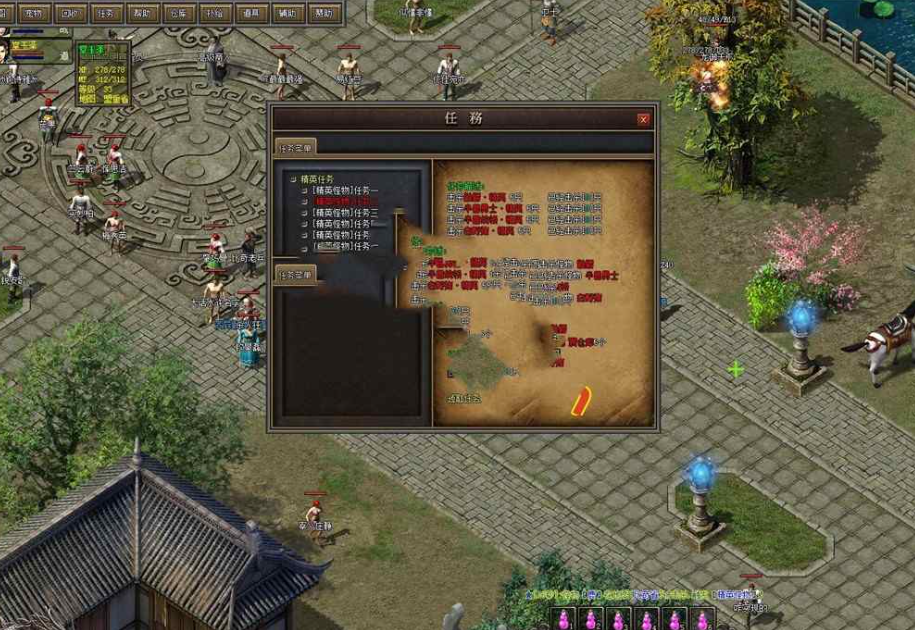Image resolution: width=915 pixels, height=630 pixels.
Task: Open the 宠物 pet menu
Action: (x=33, y=14)
